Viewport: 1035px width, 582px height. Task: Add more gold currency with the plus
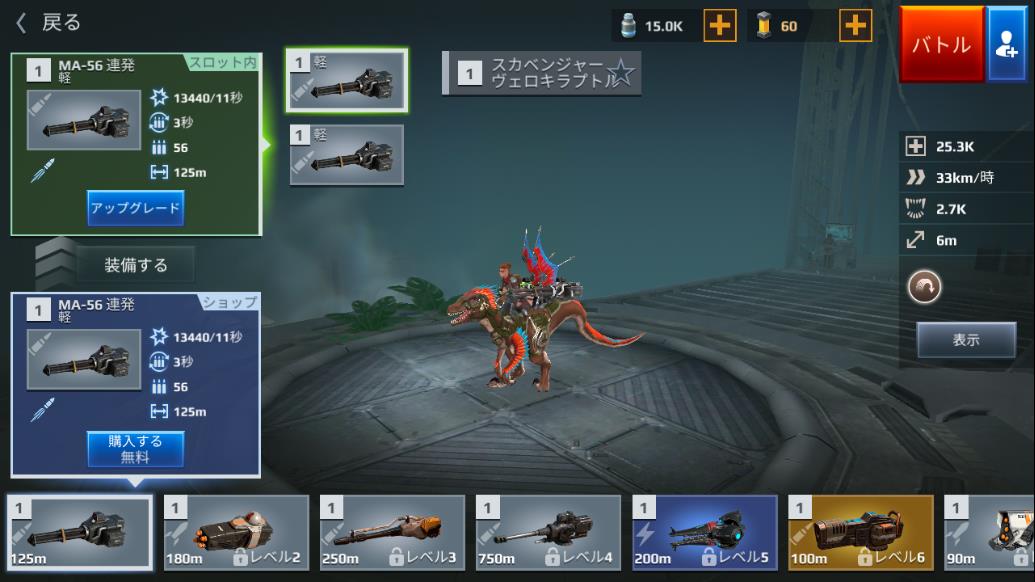pos(855,26)
